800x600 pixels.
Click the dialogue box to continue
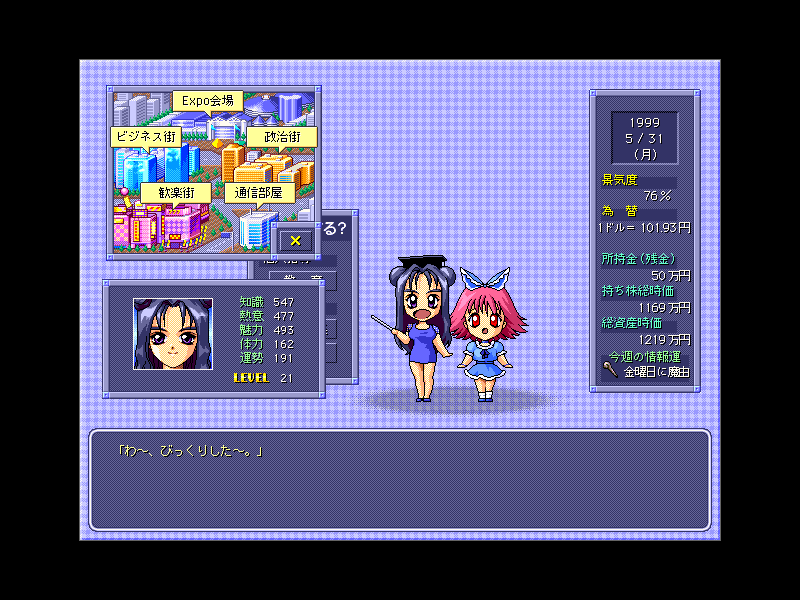pos(400,480)
